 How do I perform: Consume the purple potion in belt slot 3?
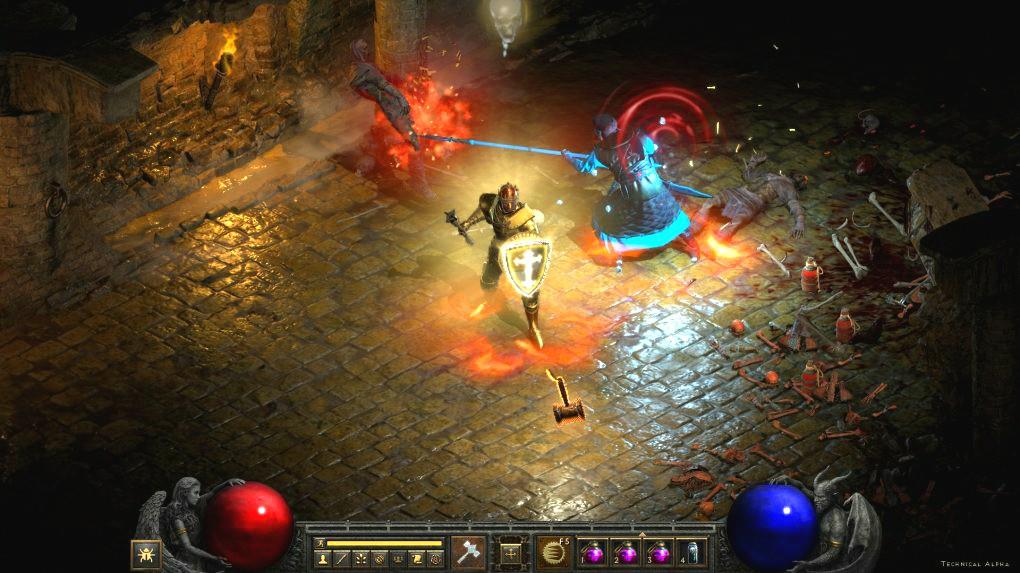click(658, 551)
